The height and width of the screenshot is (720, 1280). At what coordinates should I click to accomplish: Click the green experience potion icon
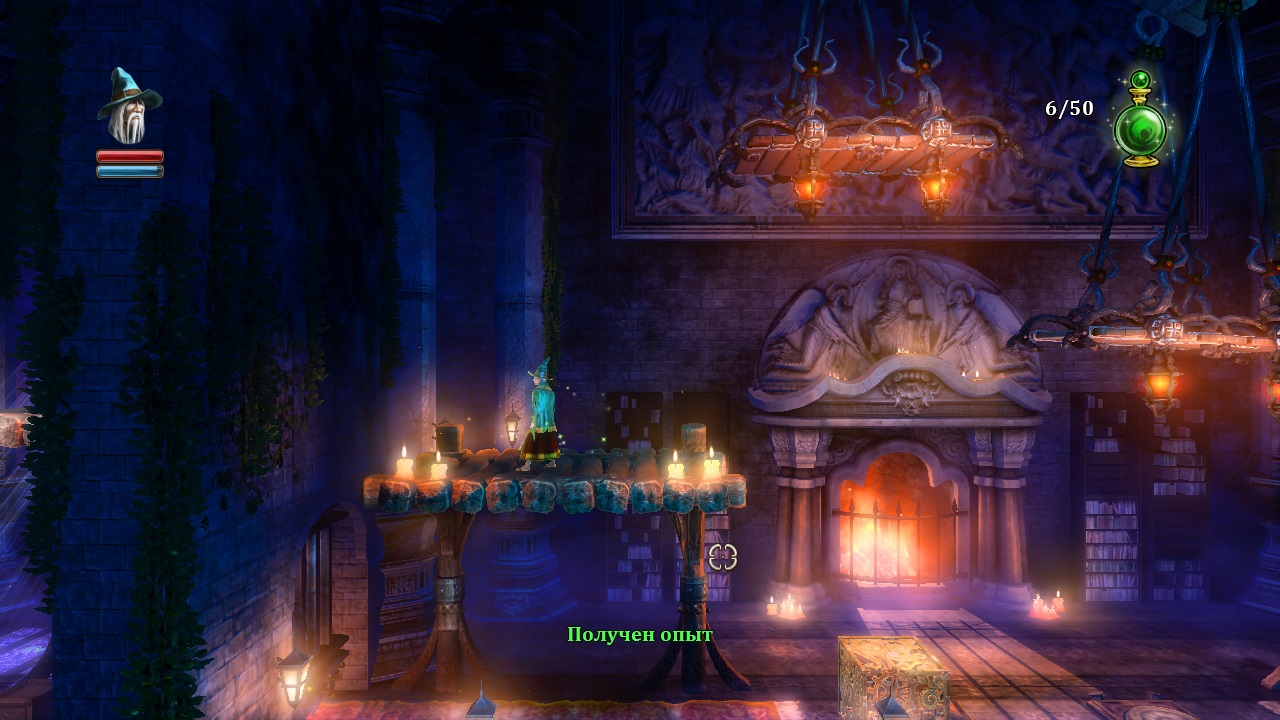coord(1140,122)
